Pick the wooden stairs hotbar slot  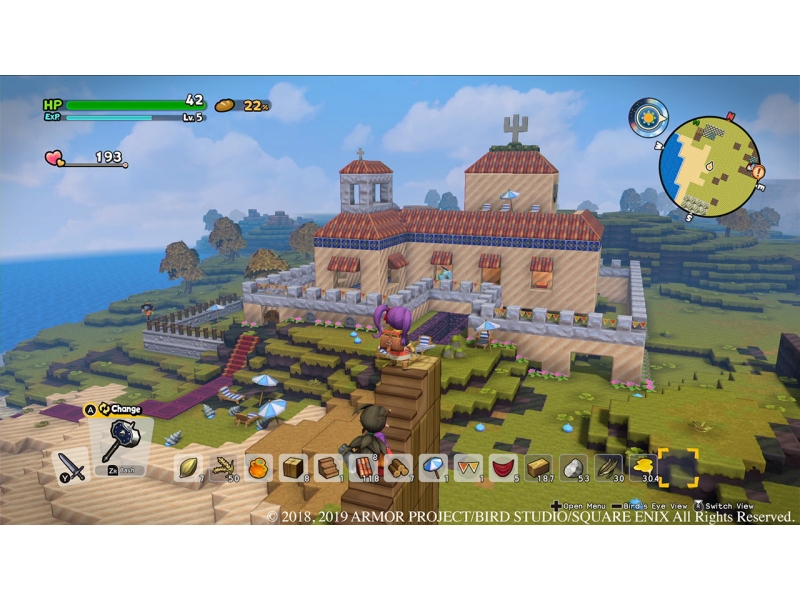(x=328, y=467)
